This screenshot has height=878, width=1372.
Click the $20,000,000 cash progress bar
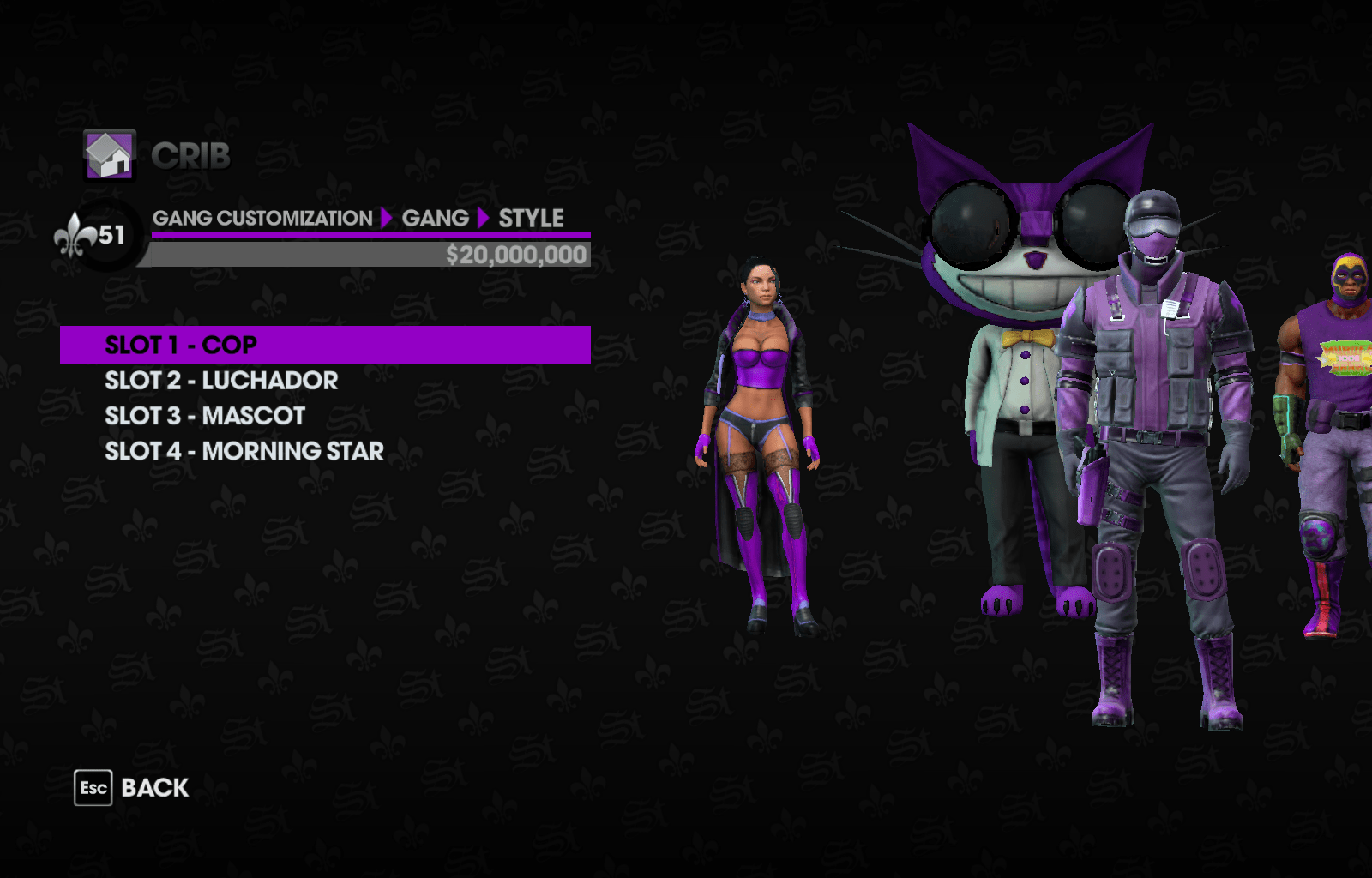369,254
